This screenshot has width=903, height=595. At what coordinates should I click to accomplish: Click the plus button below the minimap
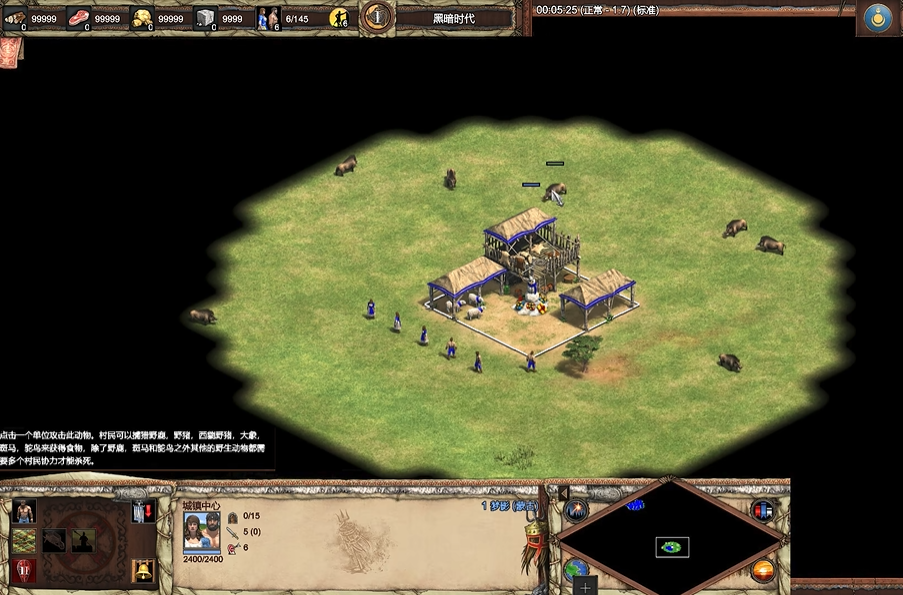(x=585, y=586)
